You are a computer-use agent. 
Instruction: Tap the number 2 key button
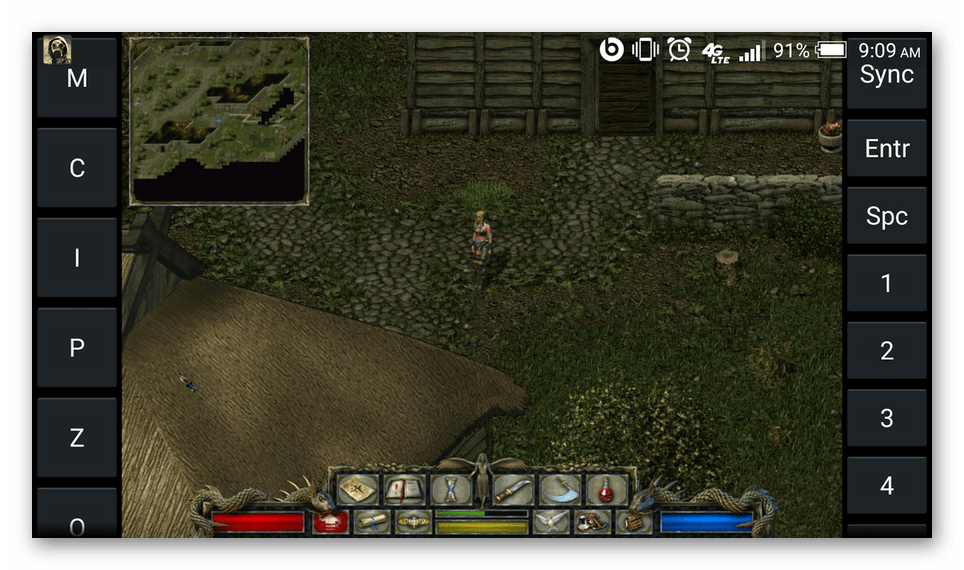pos(886,351)
